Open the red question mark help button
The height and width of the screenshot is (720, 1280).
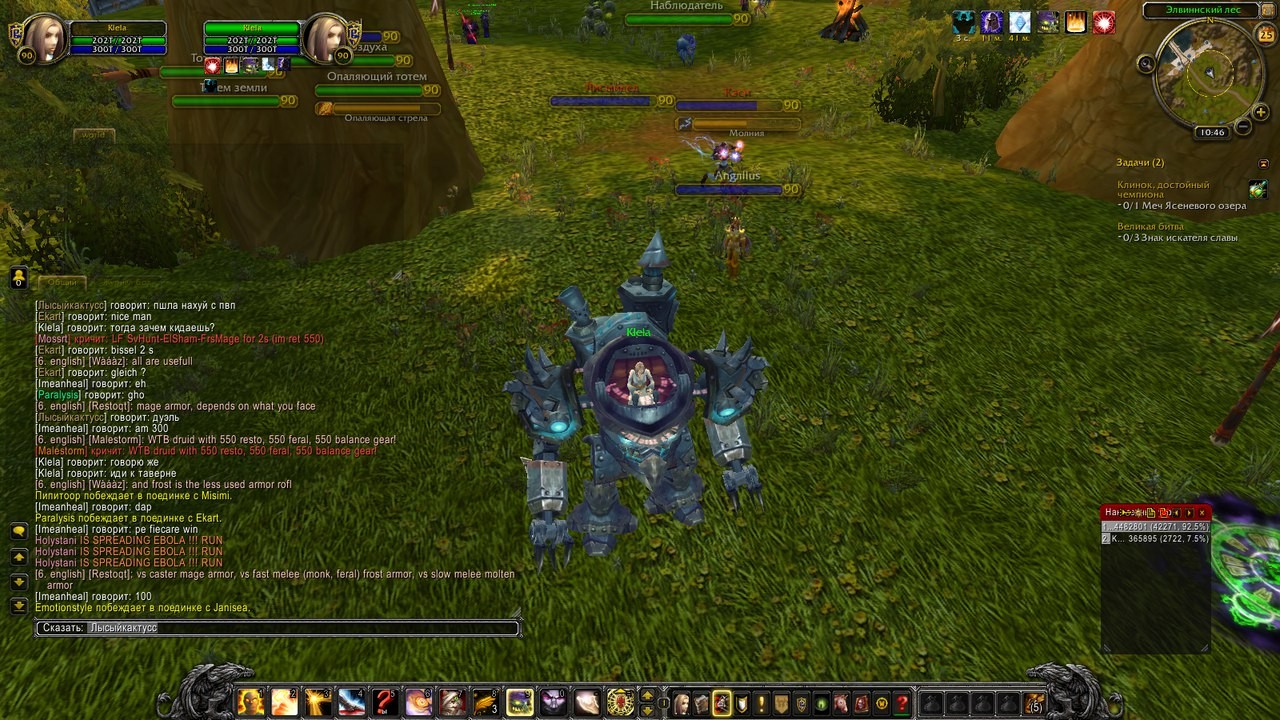point(901,704)
